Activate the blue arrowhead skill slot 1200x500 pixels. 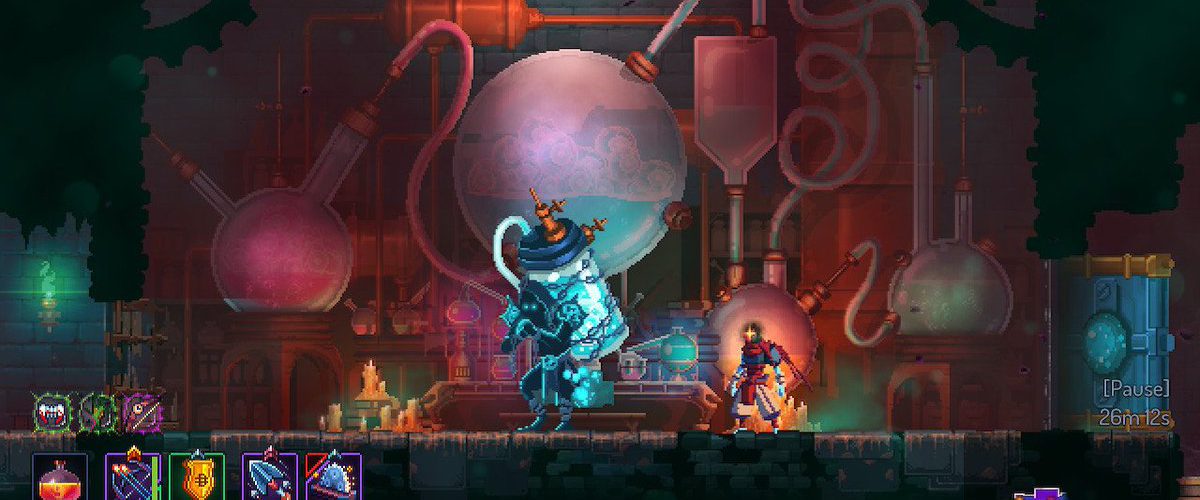[x=269, y=477]
